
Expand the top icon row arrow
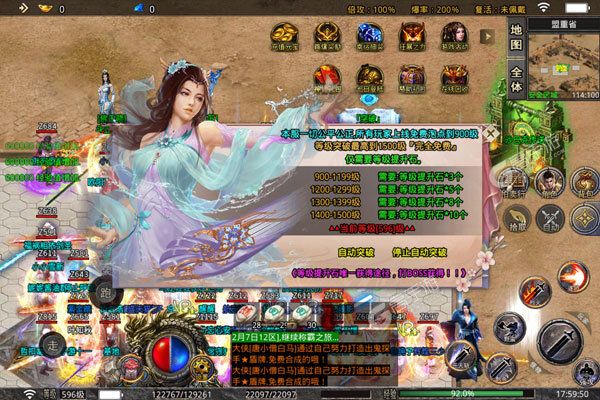(489, 34)
